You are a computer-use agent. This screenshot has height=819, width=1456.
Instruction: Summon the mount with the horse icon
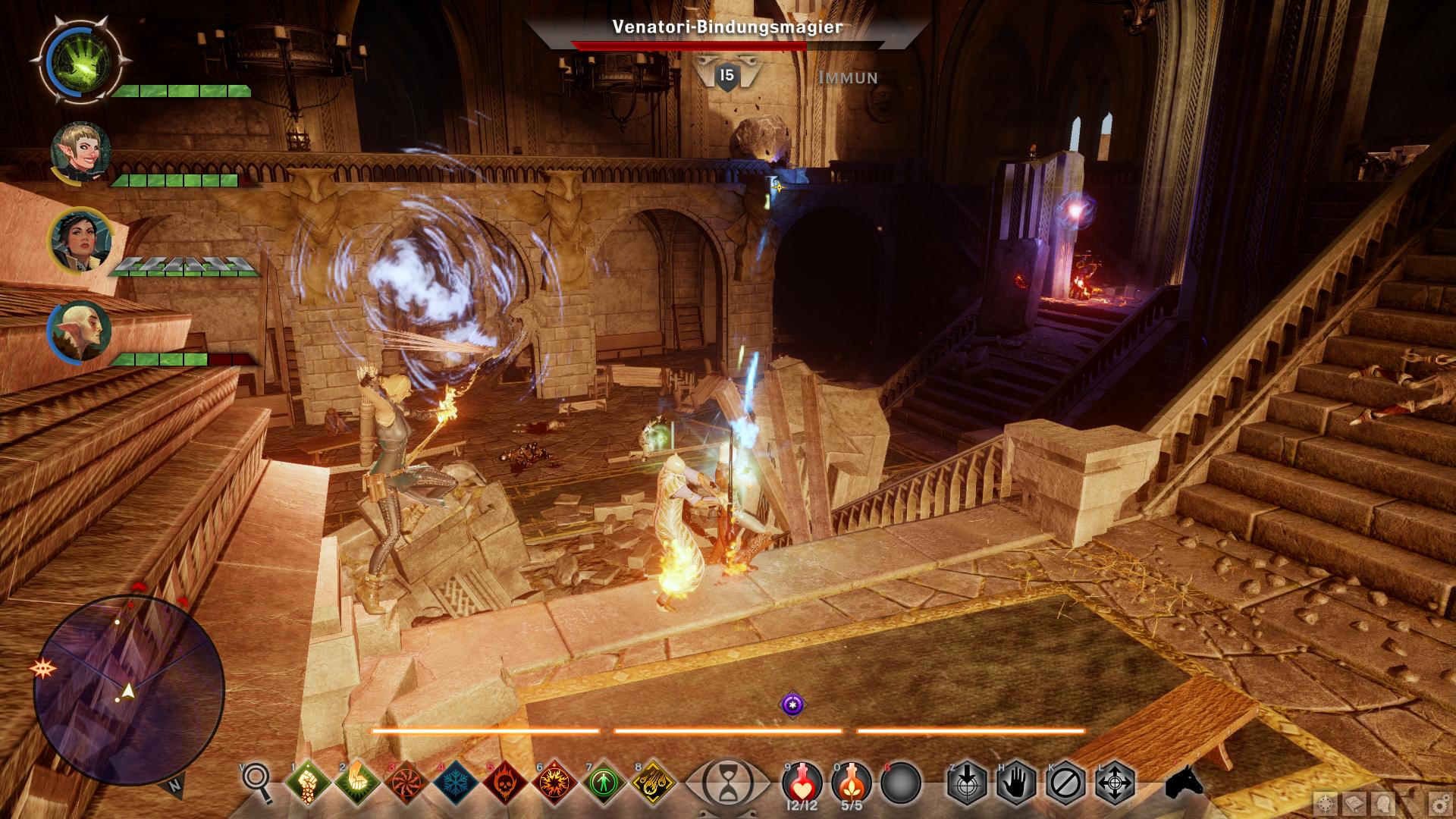click(1185, 783)
